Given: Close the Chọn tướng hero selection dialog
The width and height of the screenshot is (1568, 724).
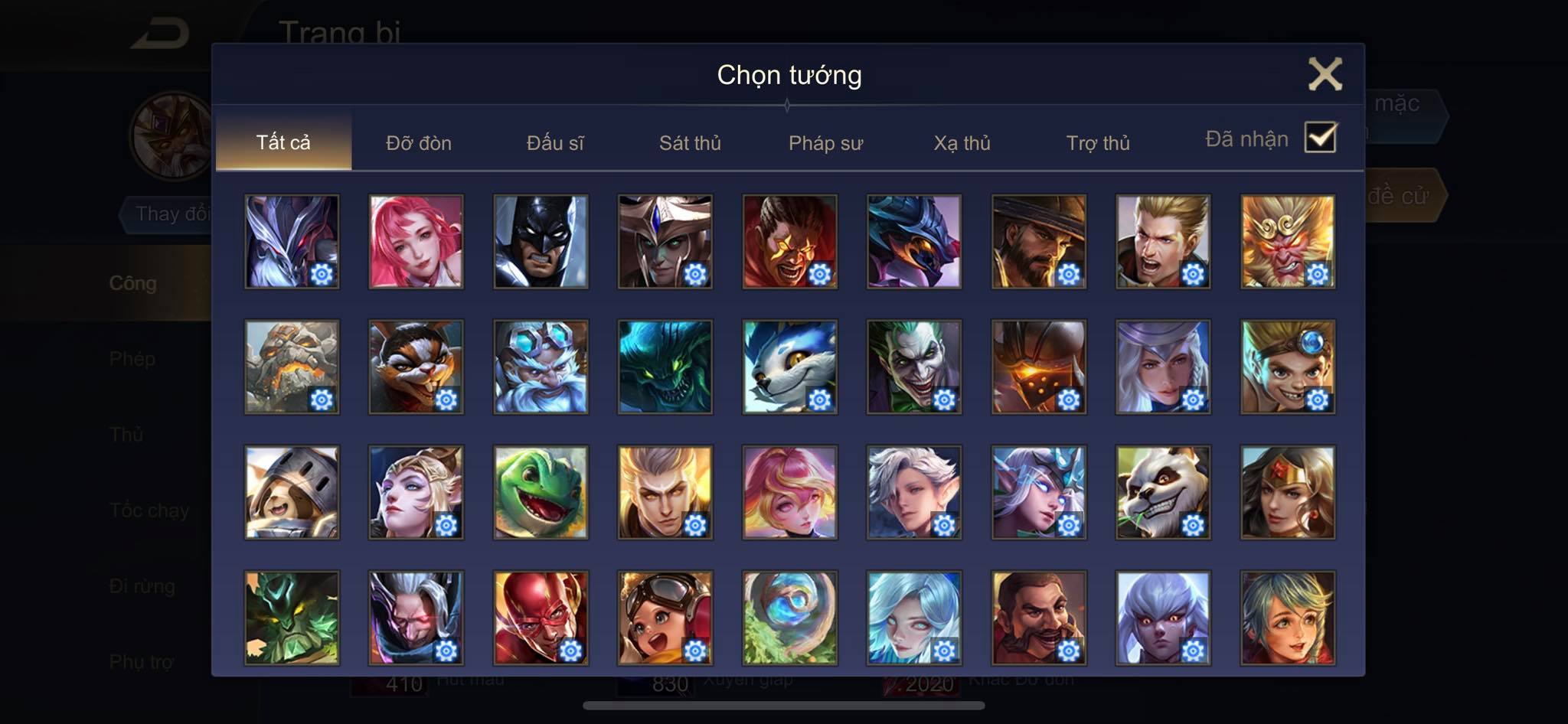Looking at the screenshot, I should (x=1325, y=74).
